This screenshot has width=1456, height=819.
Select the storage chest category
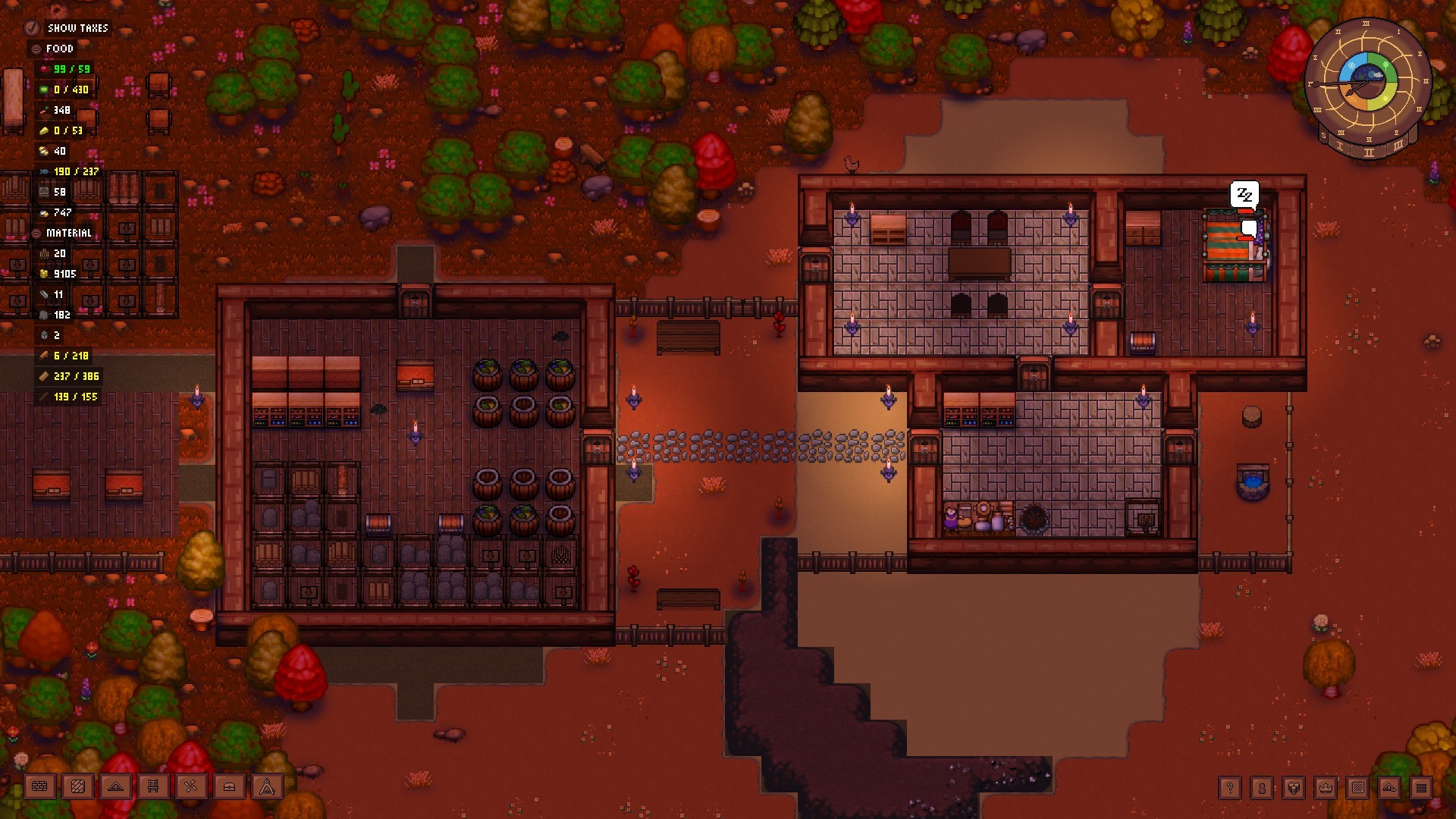[x=229, y=787]
